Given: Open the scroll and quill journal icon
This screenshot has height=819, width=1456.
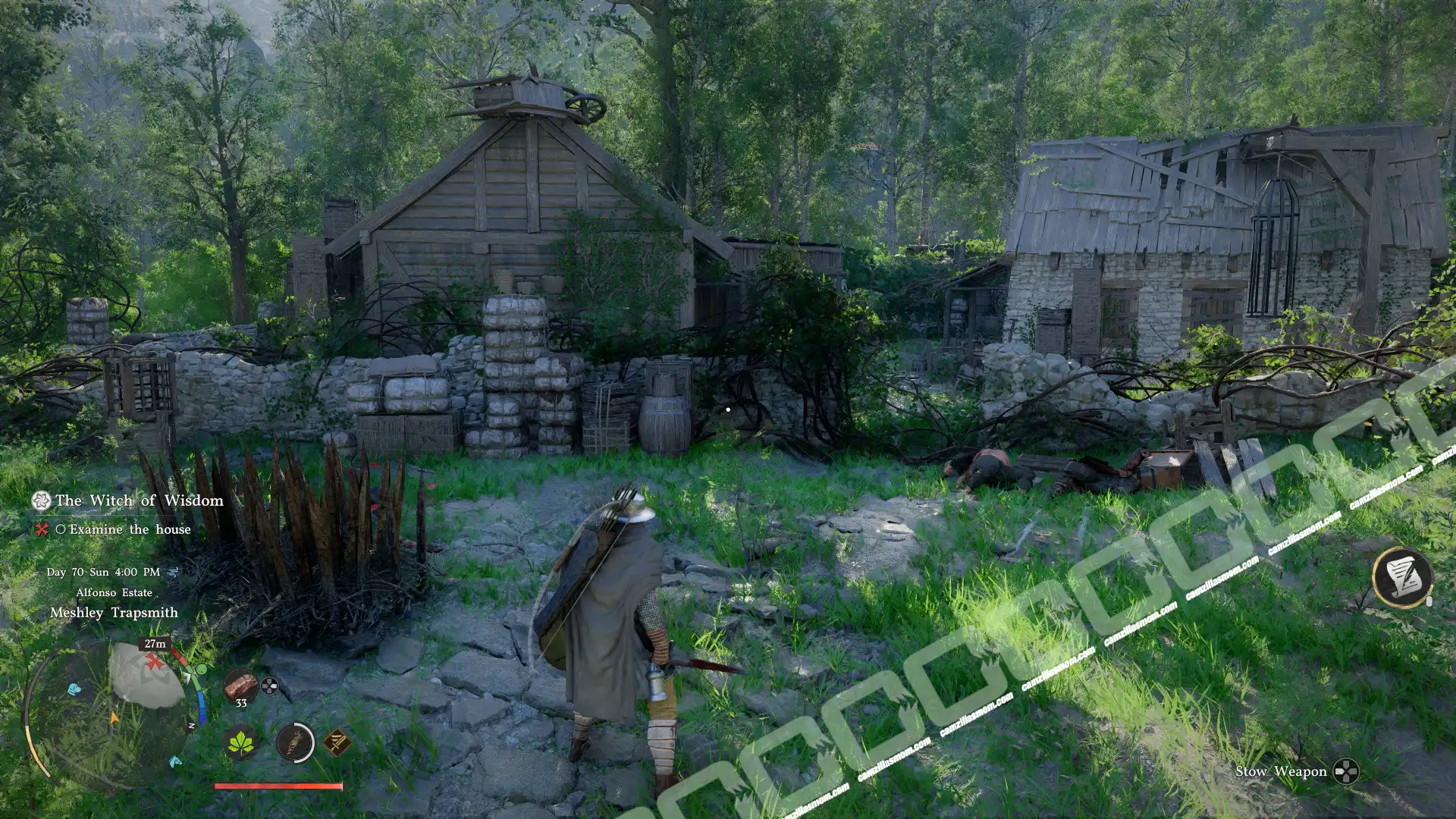Looking at the screenshot, I should 1401,578.
